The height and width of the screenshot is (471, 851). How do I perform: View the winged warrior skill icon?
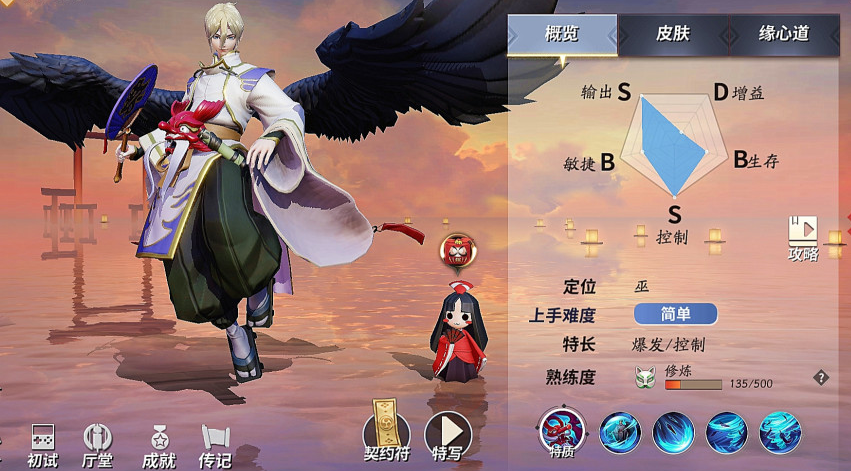pos(620,433)
